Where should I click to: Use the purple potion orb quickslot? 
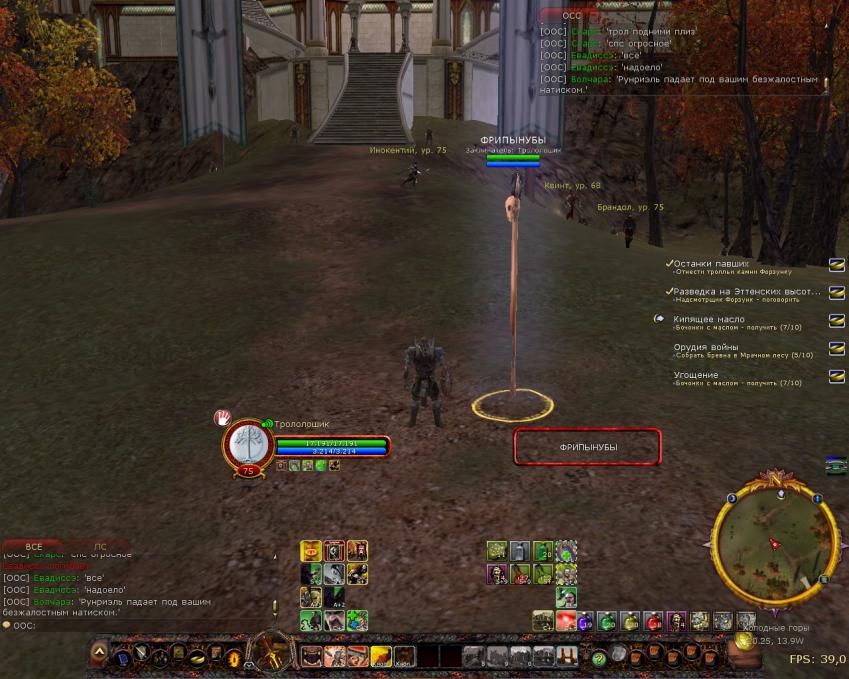[586, 621]
